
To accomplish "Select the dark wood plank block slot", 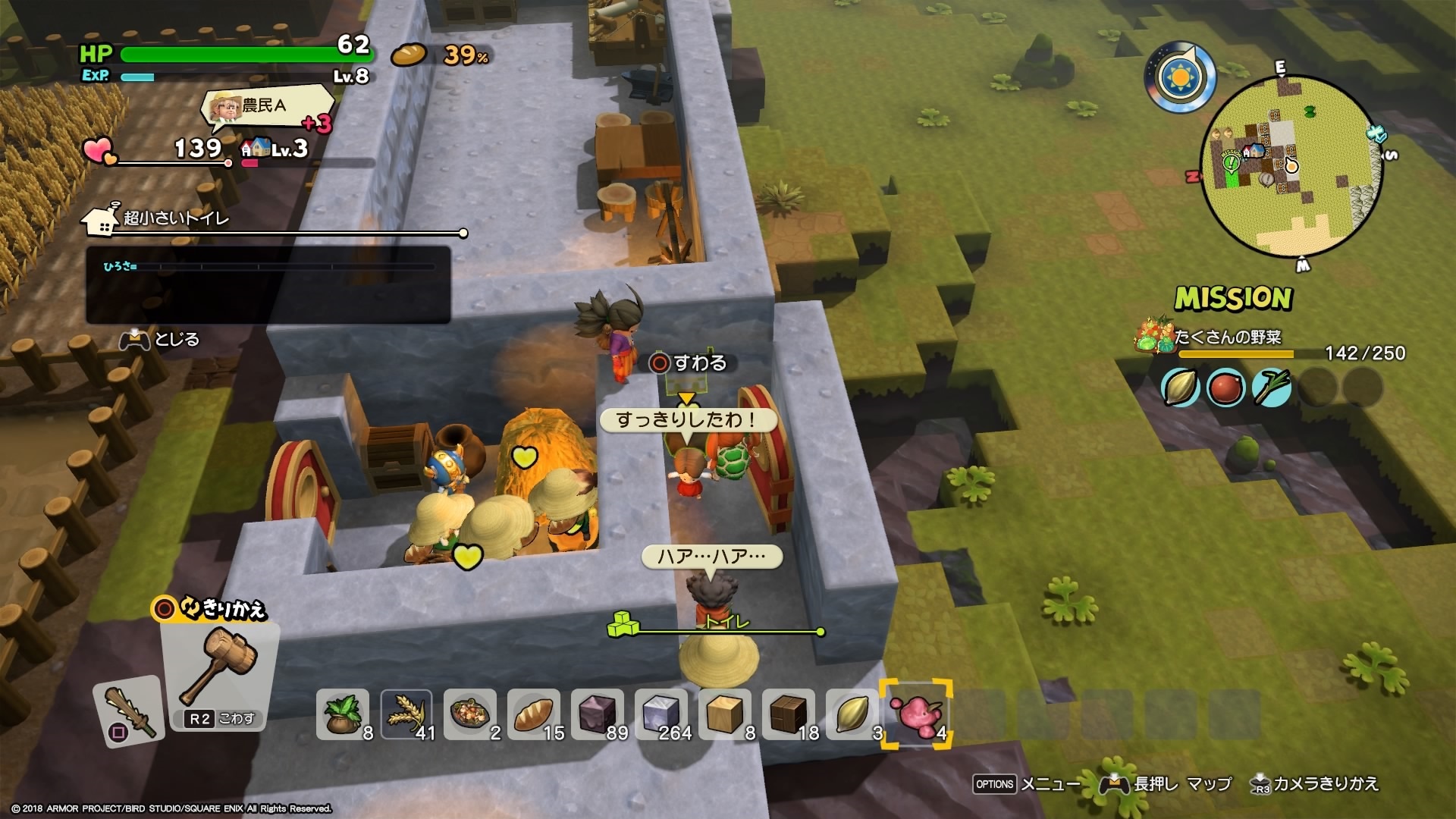I will [x=789, y=714].
